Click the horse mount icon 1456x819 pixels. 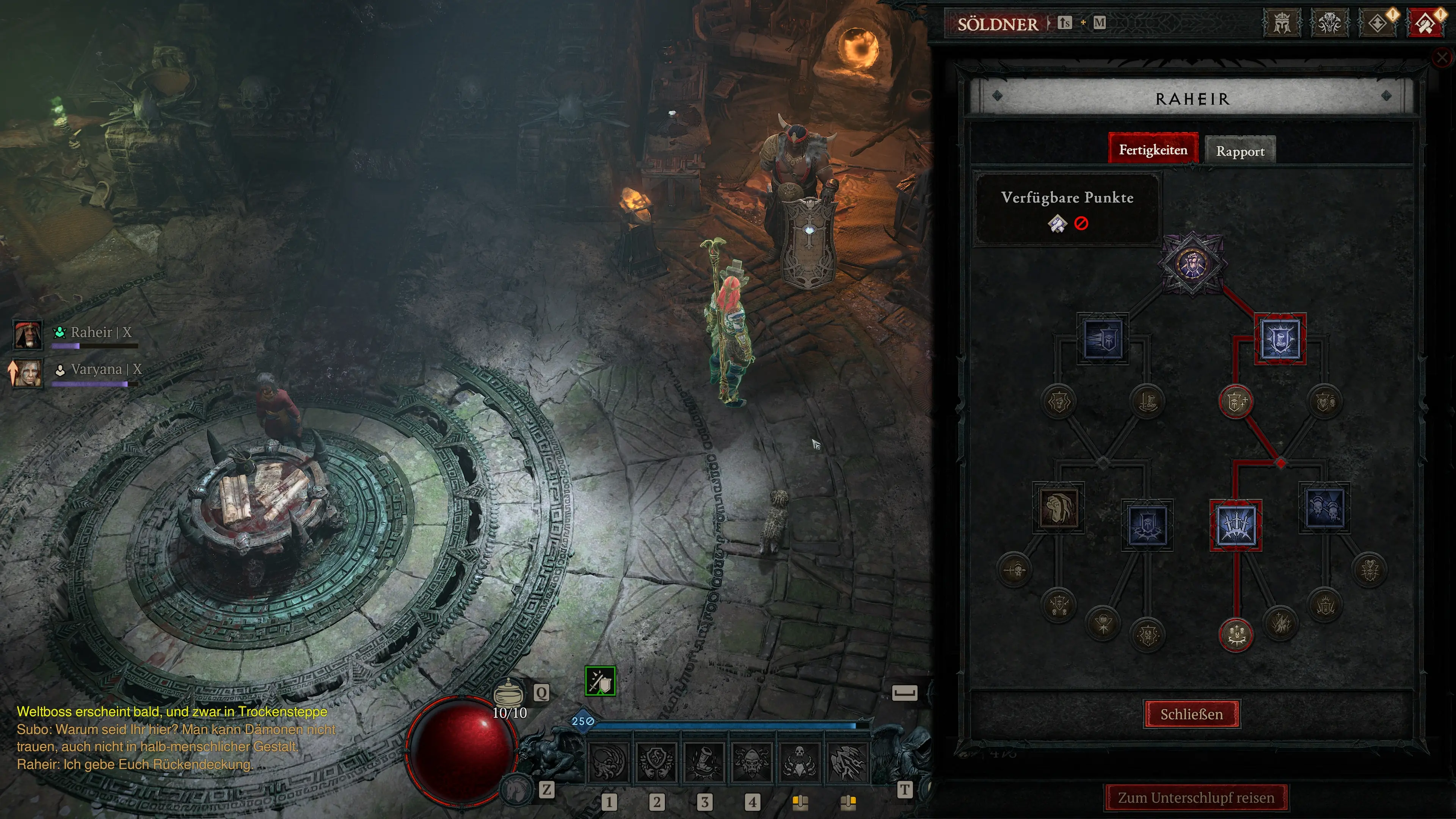516,789
